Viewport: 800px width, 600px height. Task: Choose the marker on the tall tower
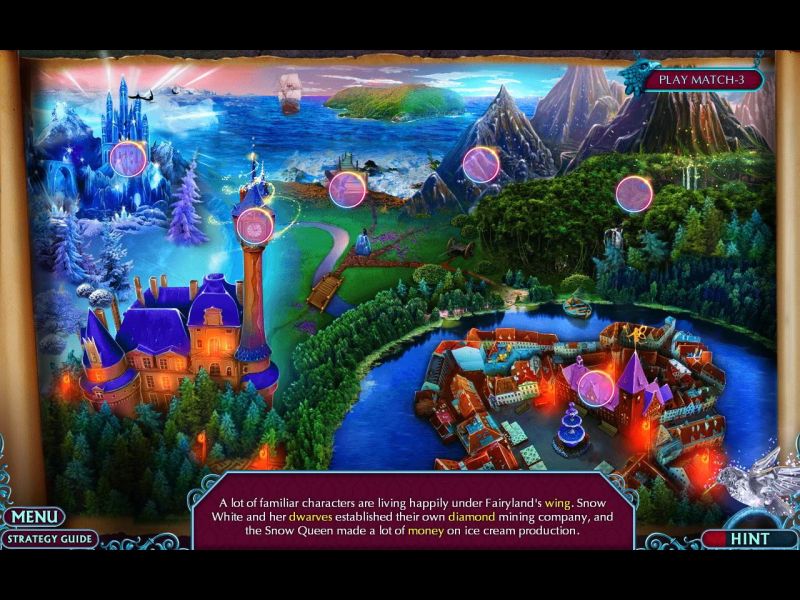click(254, 225)
